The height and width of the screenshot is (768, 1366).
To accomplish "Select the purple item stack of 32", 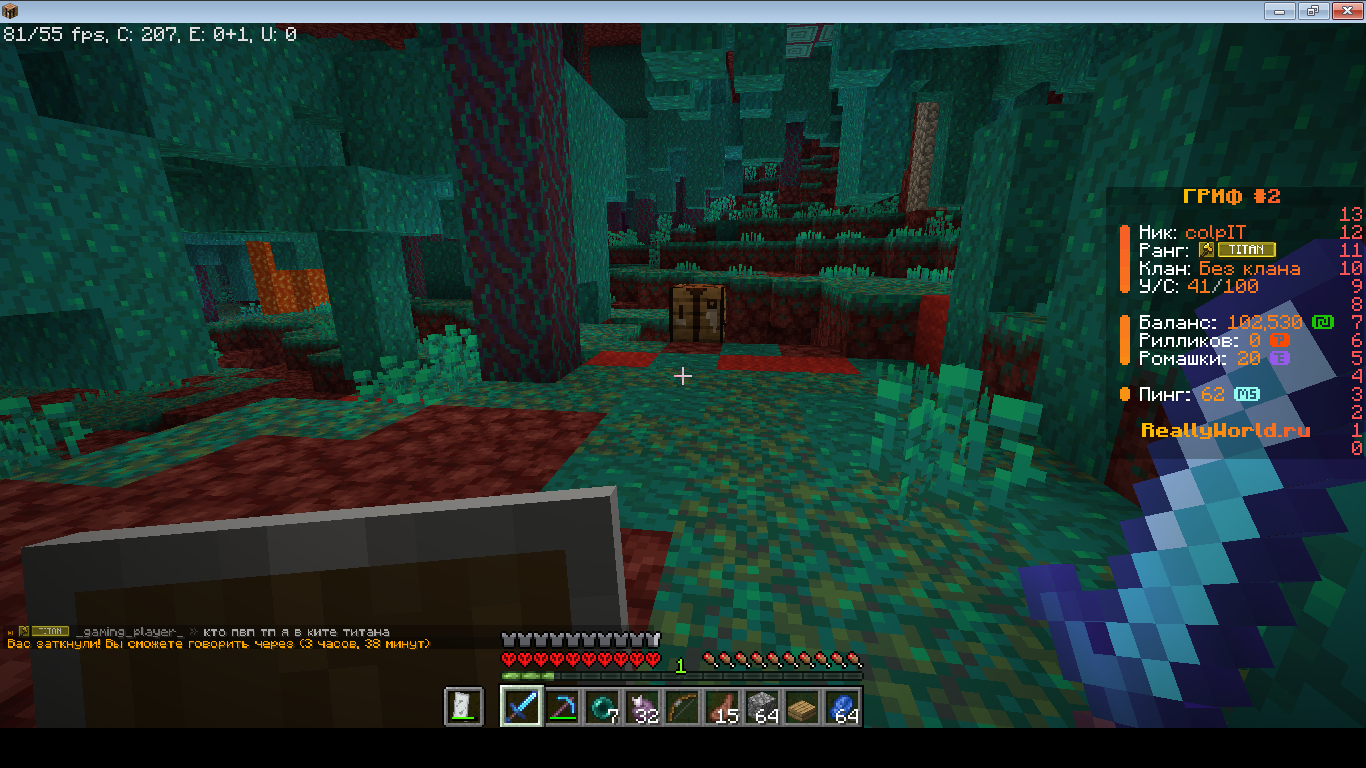I will point(642,707).
